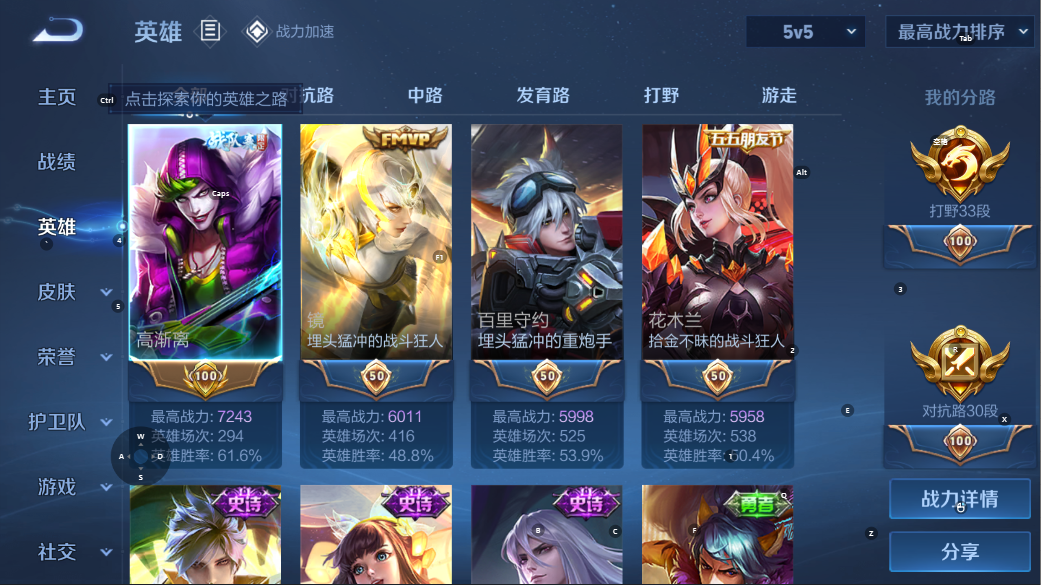Open the list icon beside 英雄 title

[x=210, y=31]
